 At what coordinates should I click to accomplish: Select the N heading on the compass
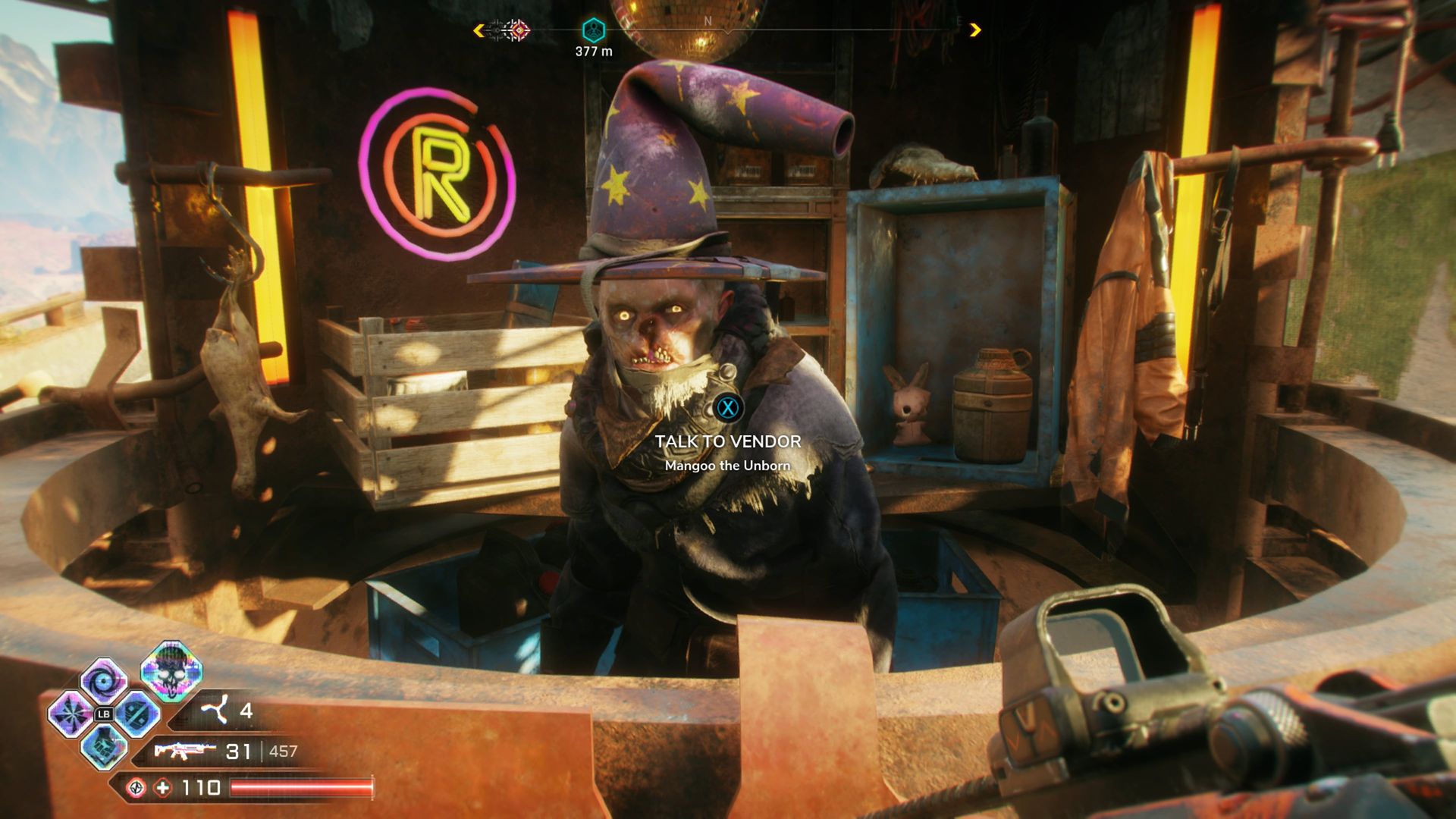pos(708,20)
